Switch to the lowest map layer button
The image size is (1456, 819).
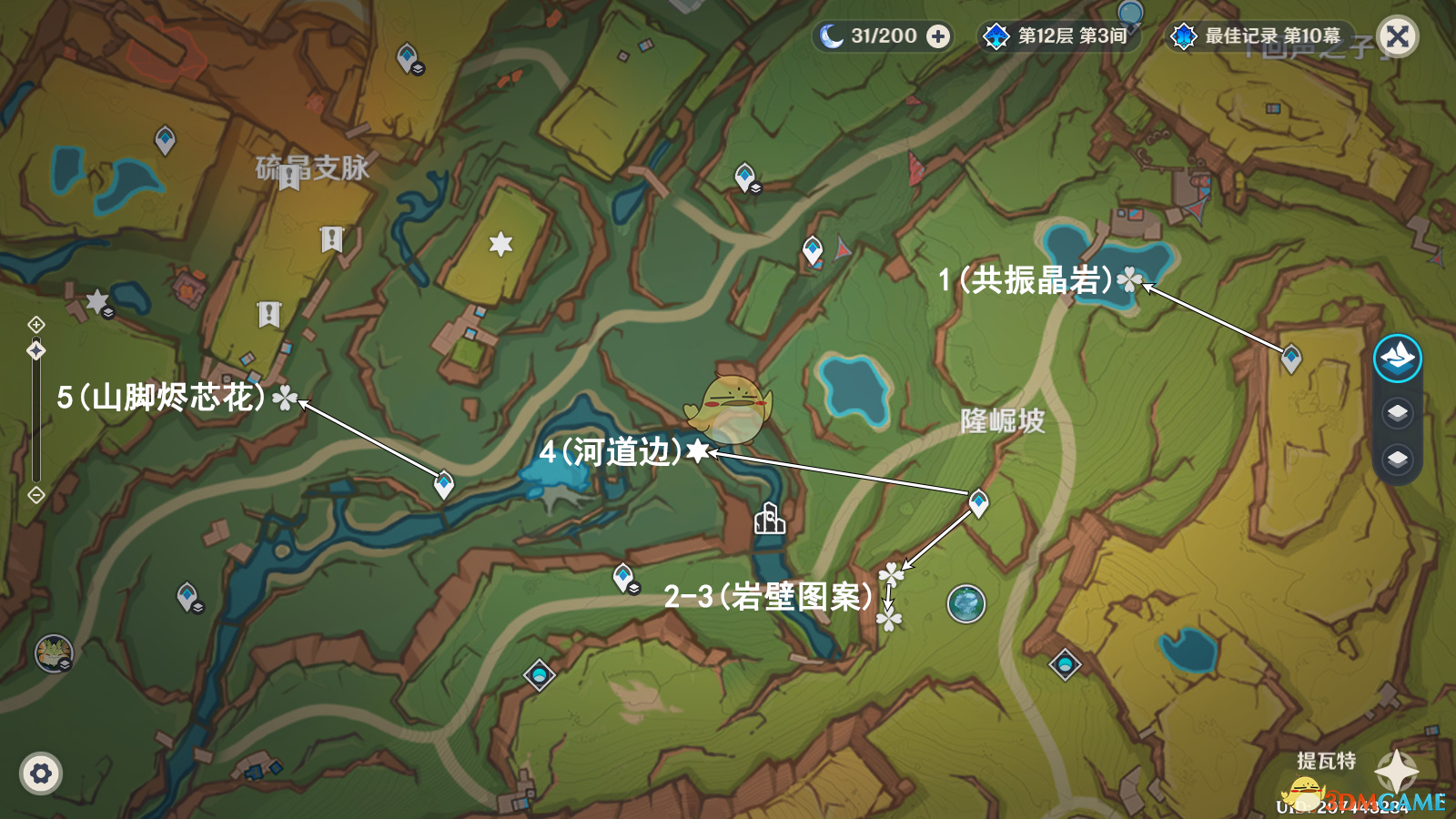point(1397,458)
